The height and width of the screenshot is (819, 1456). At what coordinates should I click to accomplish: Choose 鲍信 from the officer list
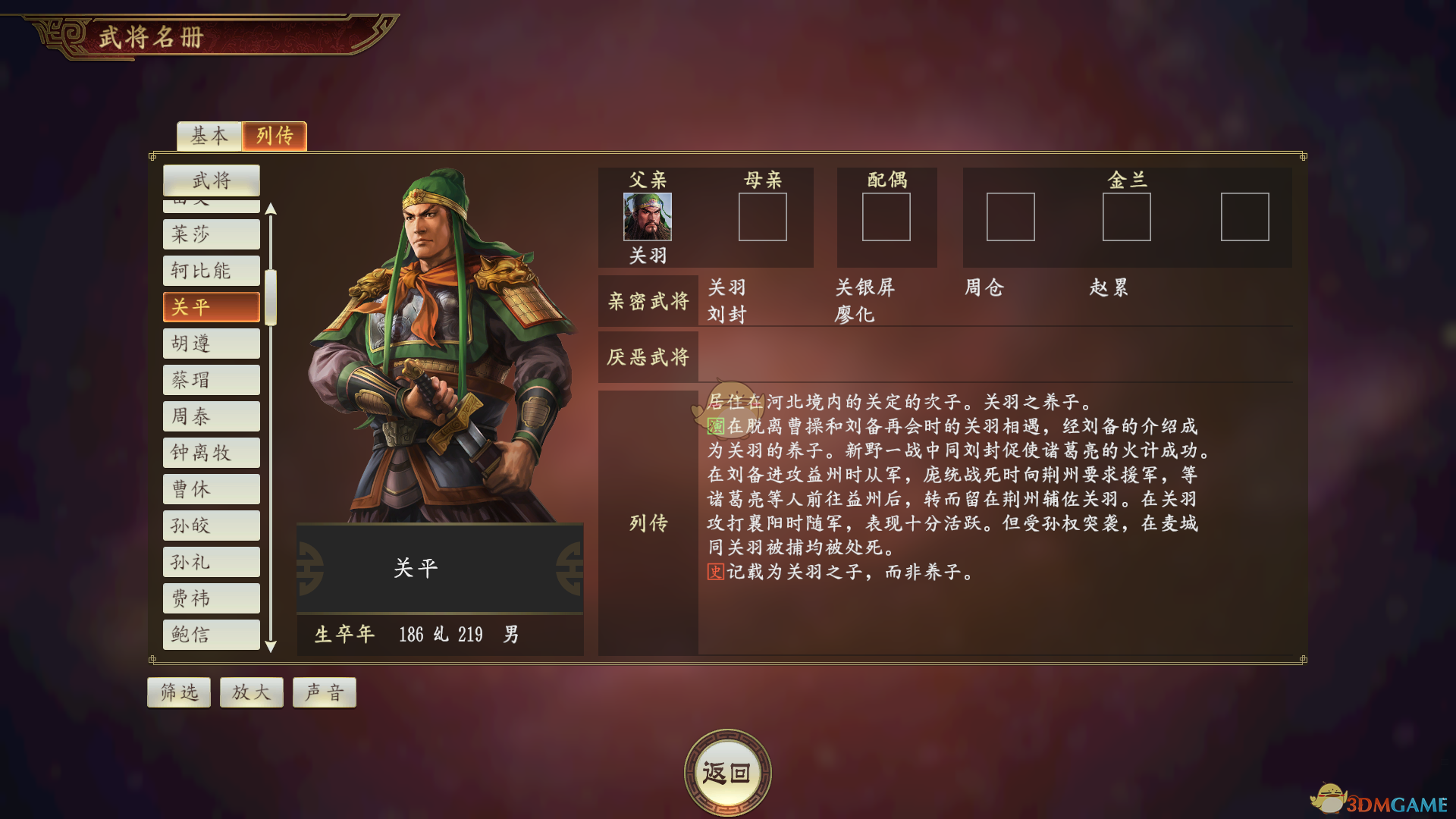[212, 635]
